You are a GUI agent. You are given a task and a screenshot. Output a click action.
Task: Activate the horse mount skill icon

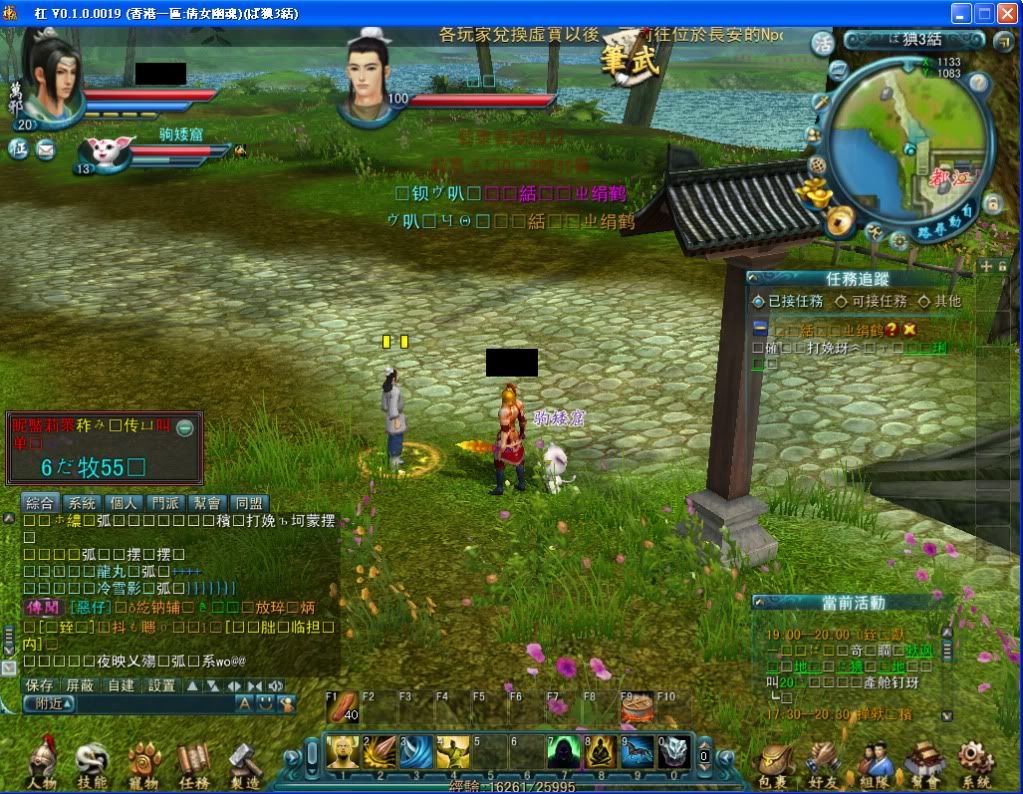point(637,752)
